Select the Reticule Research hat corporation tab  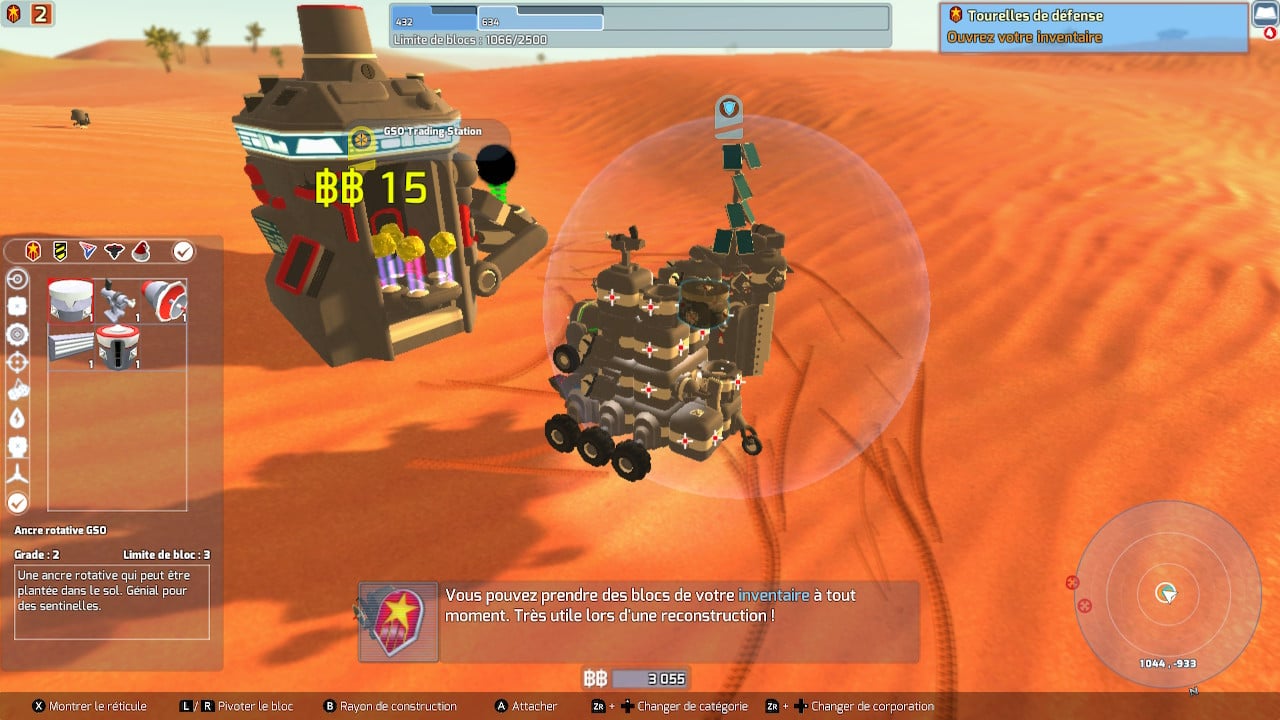140,252
